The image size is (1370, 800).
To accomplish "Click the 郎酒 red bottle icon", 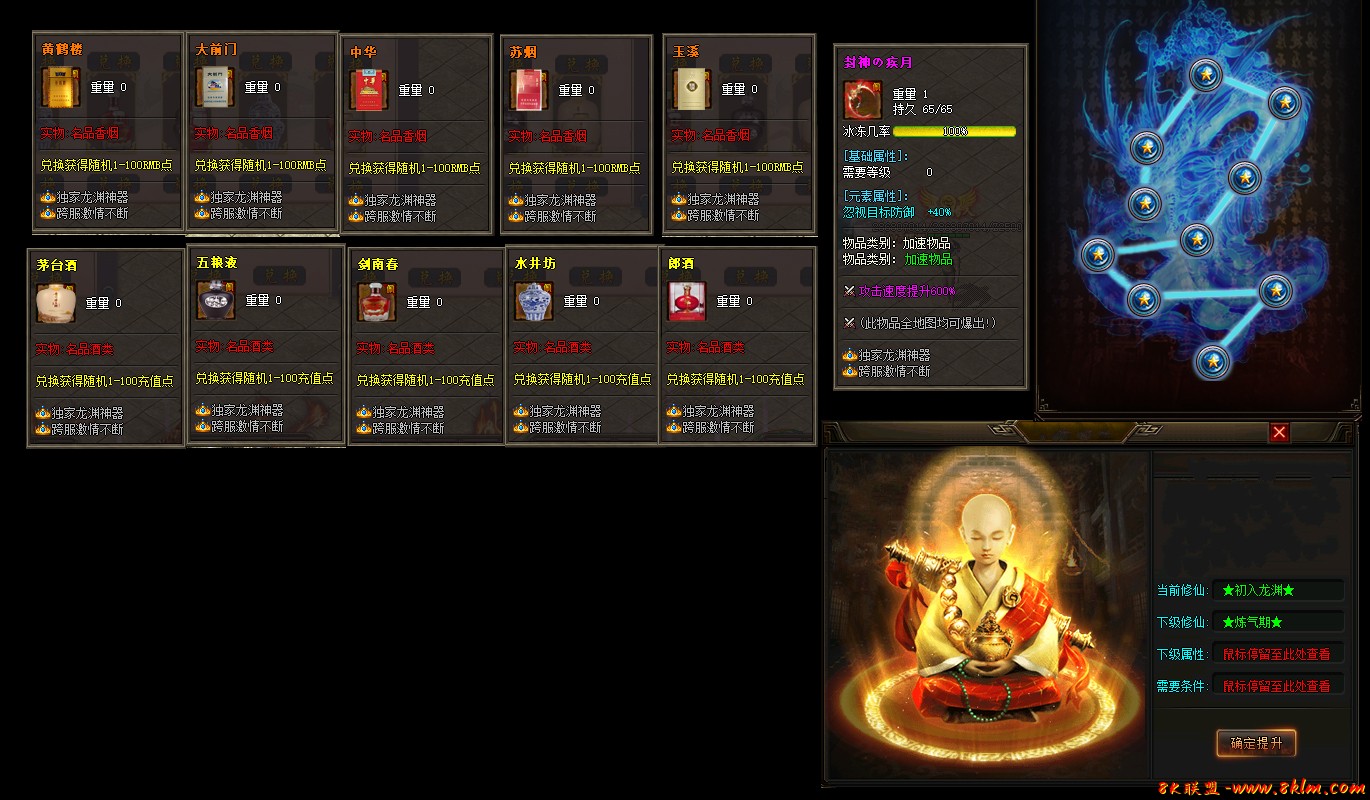I will 685,300.
